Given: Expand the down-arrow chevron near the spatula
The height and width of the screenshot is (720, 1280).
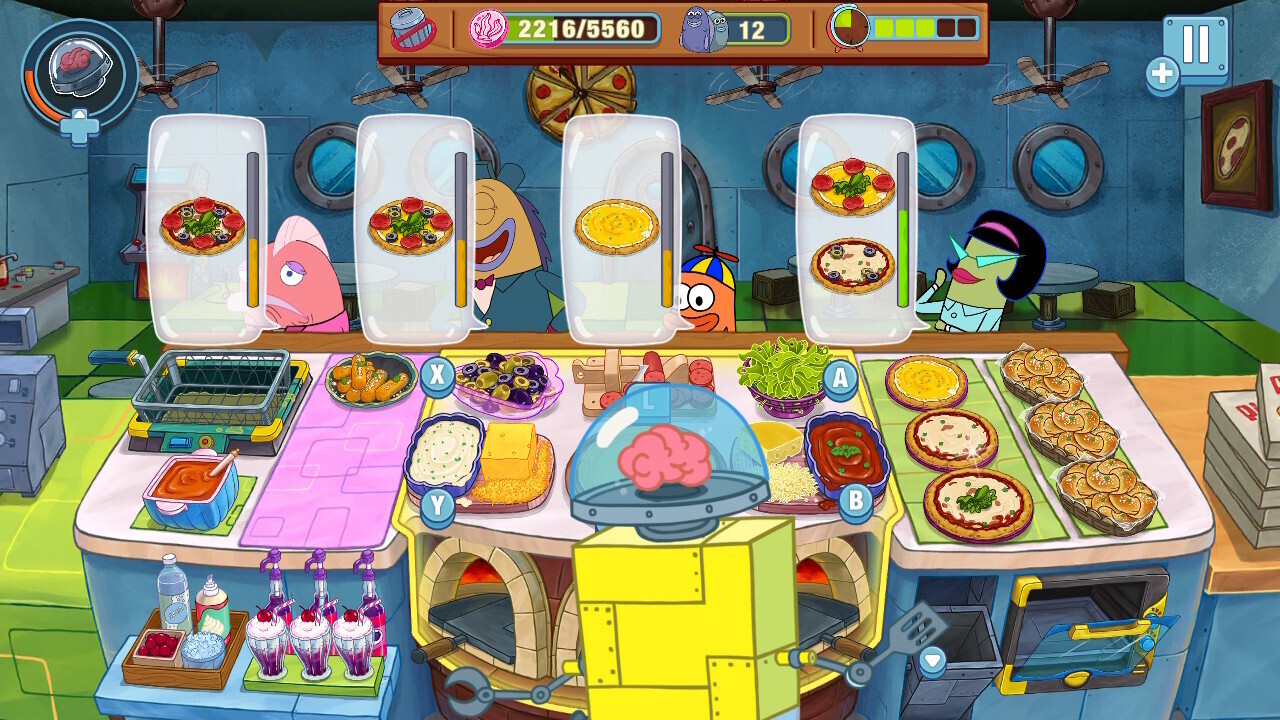Looking at the screenshot, I should coord(934,659).
